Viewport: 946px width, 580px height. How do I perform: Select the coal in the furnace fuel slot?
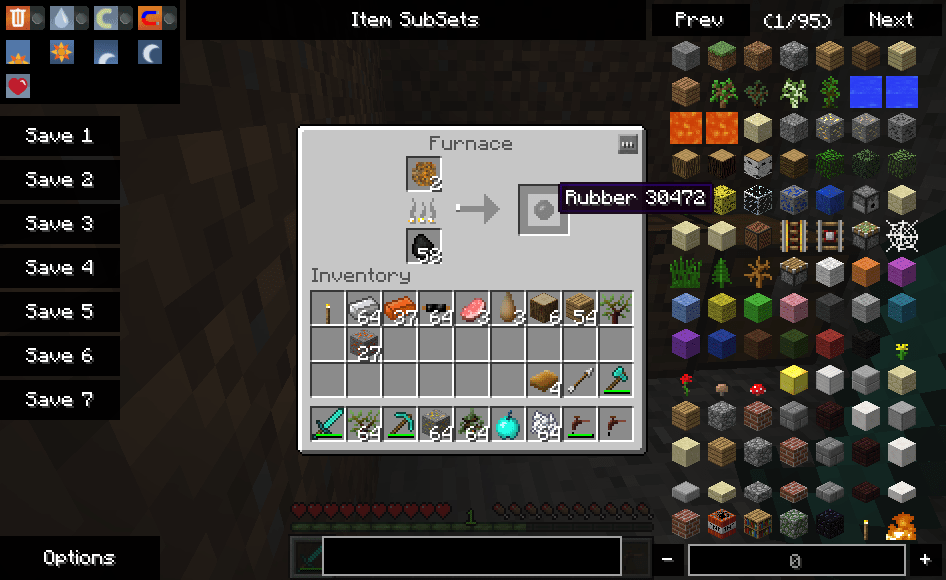tap(424, 246)
